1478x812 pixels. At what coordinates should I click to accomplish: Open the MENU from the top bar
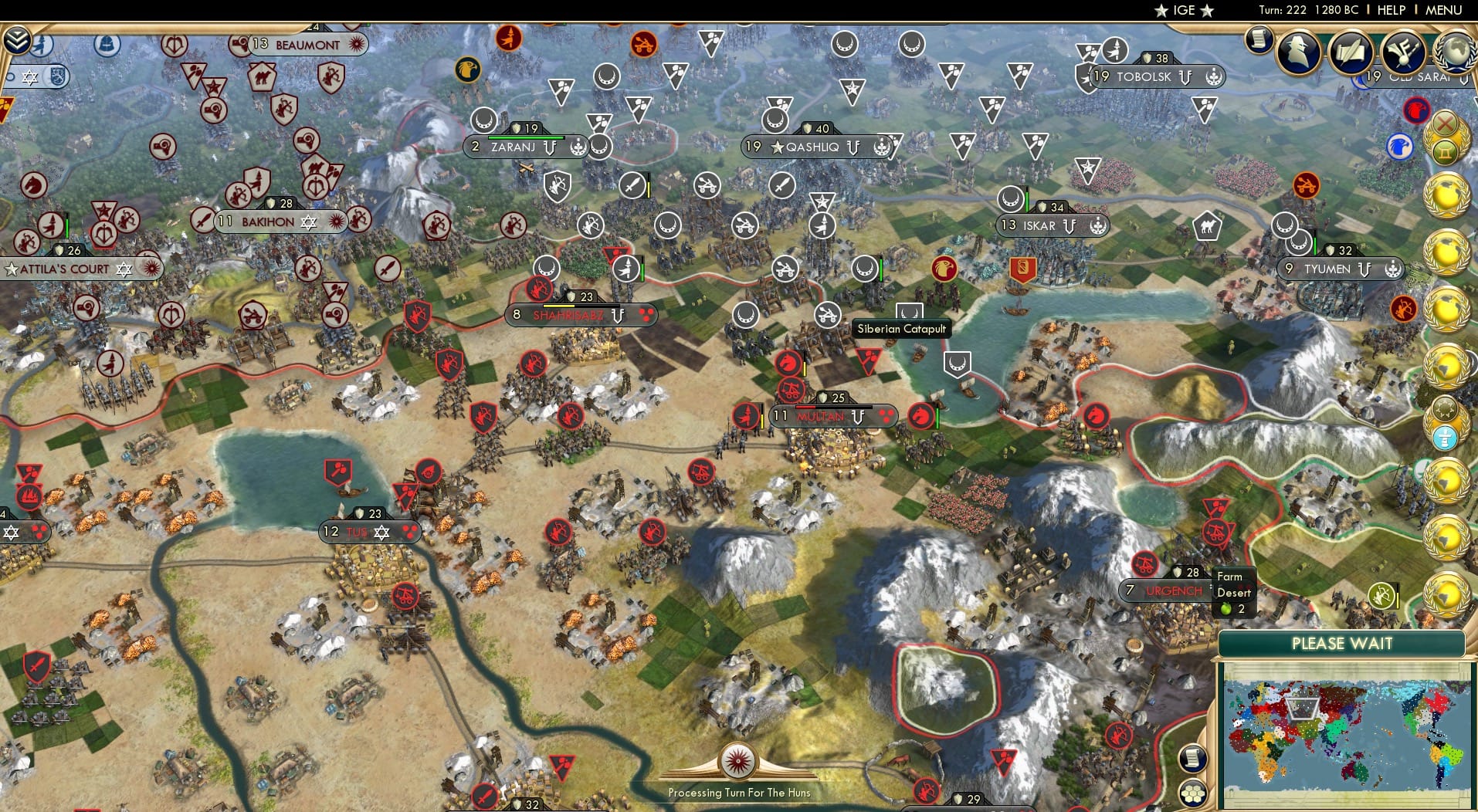[x=1443, y=11]
